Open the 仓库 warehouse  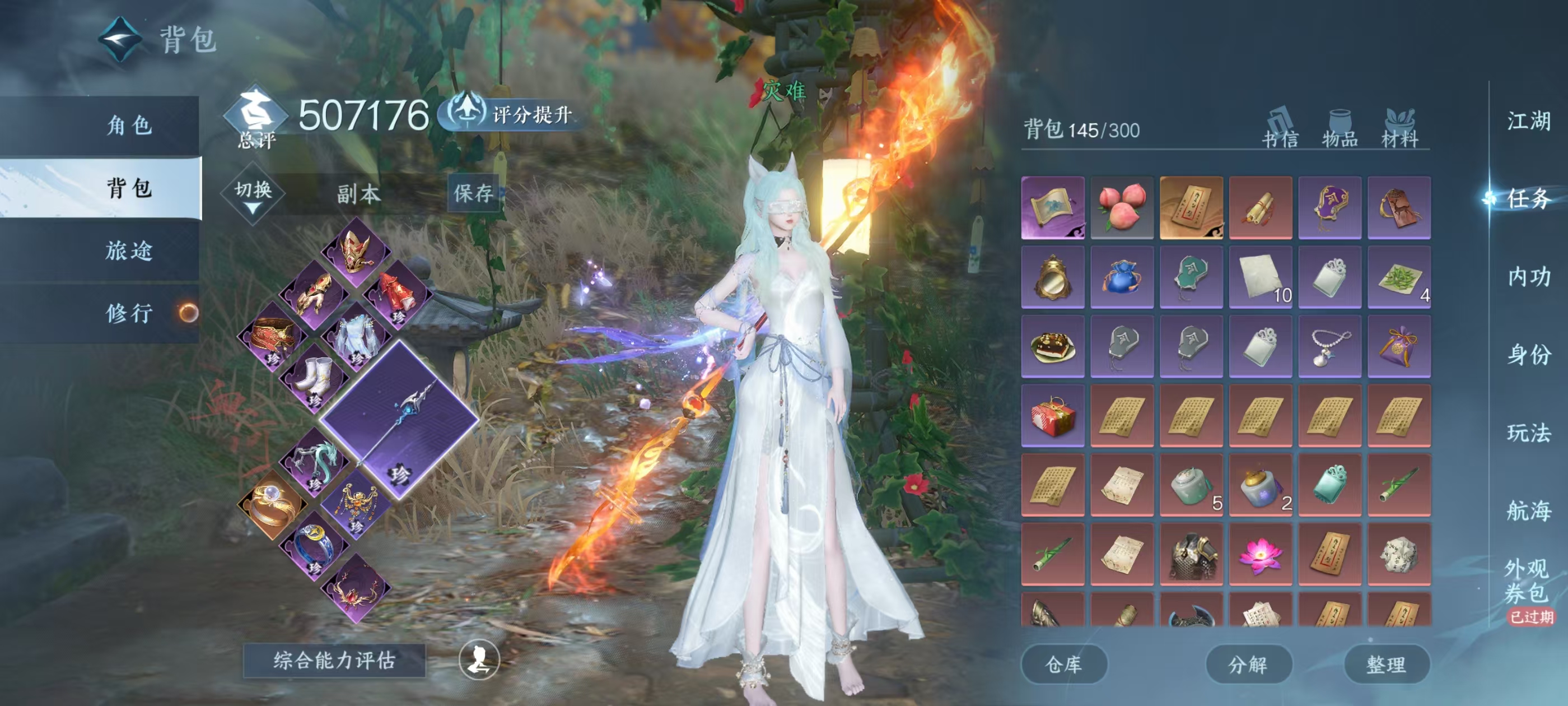1063,664
